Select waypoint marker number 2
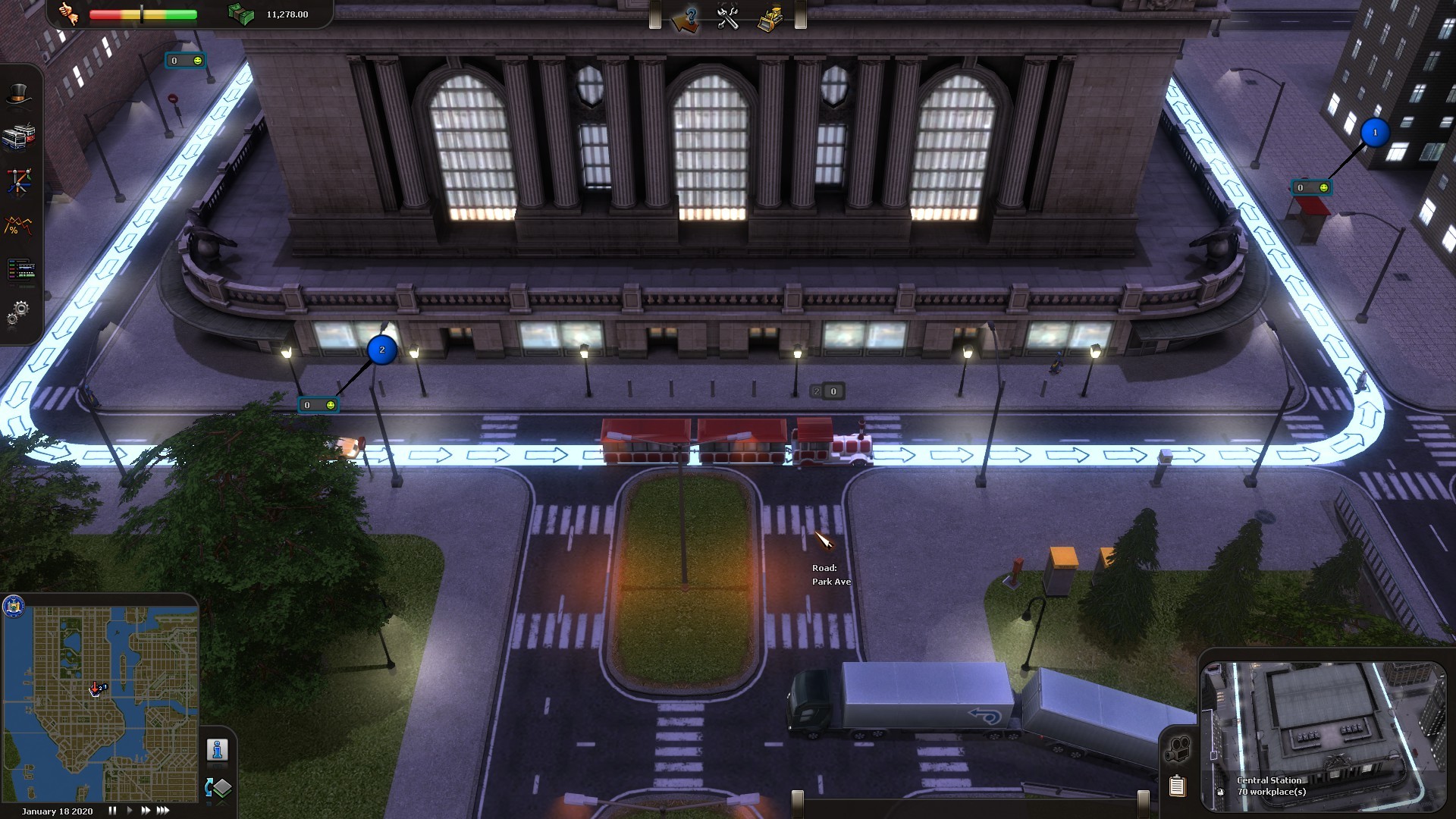1456x819 pixels. tap(382, 350)
